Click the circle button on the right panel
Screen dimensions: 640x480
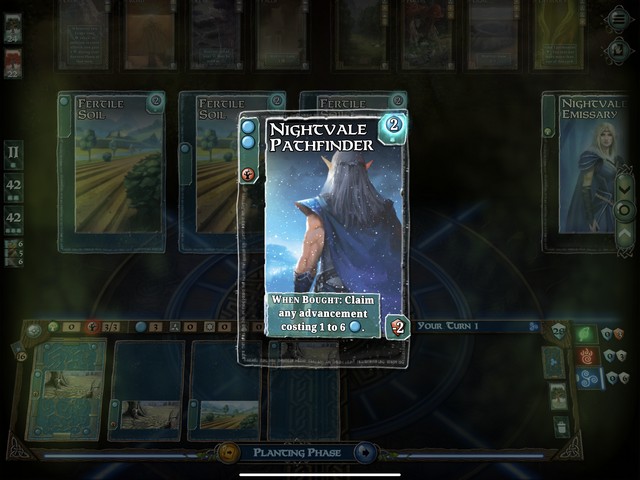[x=625, y=209]
